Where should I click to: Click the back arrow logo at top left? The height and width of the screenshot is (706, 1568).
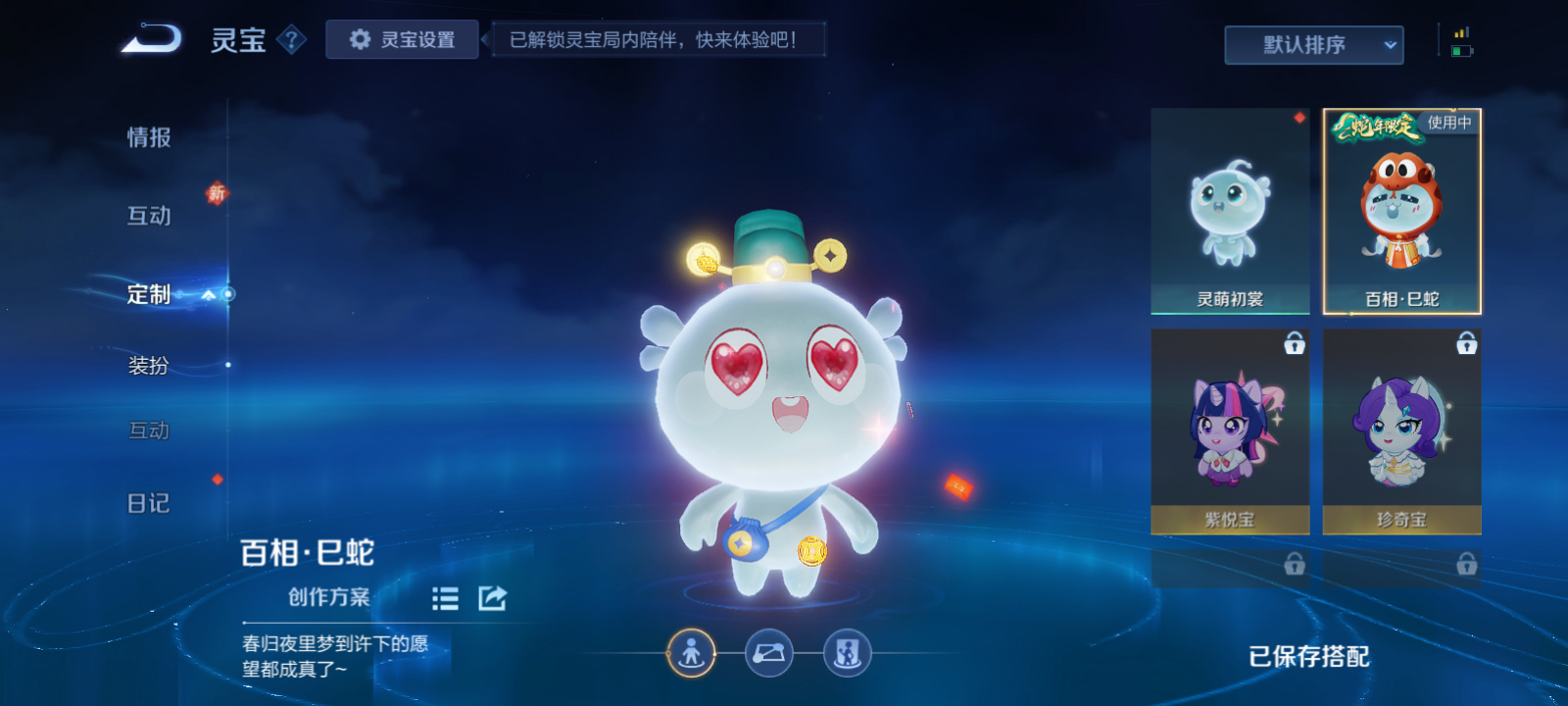pyautogui.click(x=149, y=37)
